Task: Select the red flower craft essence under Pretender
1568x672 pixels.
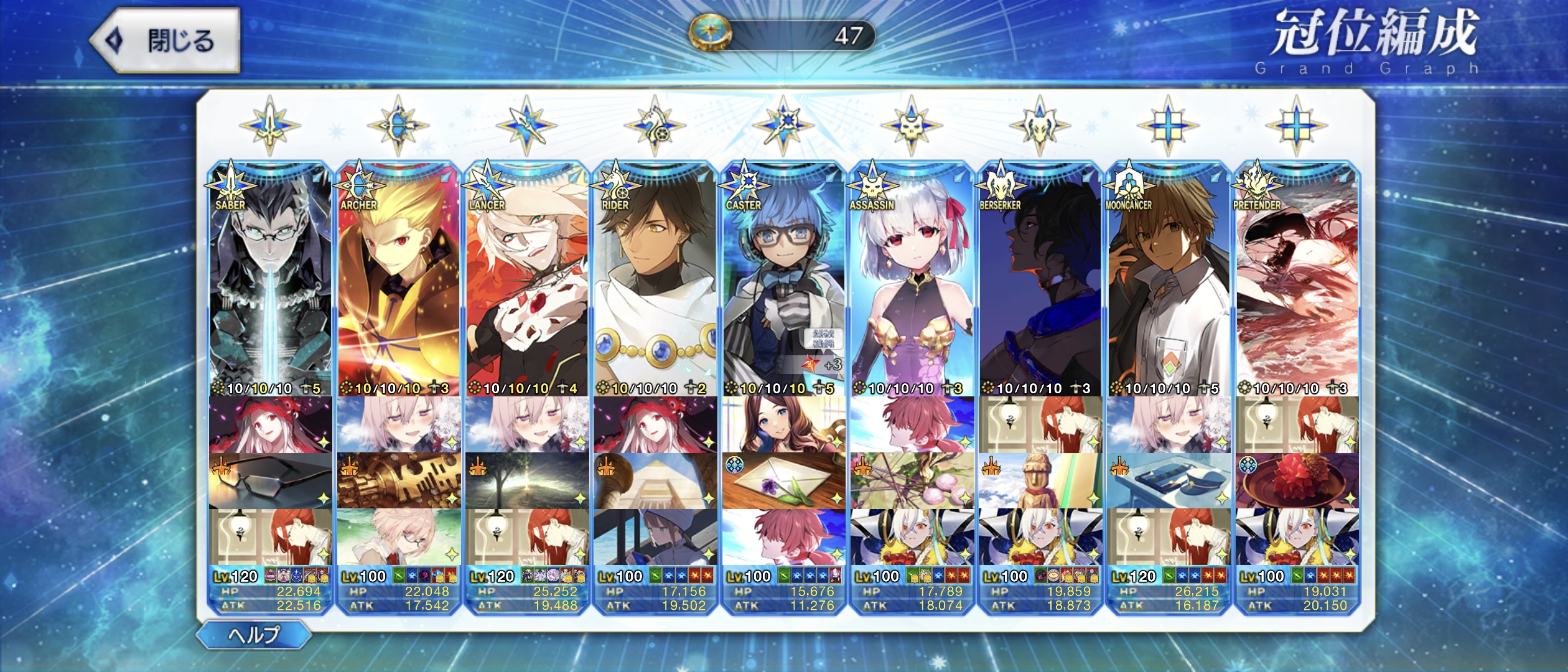Action: pos(1297,481)
